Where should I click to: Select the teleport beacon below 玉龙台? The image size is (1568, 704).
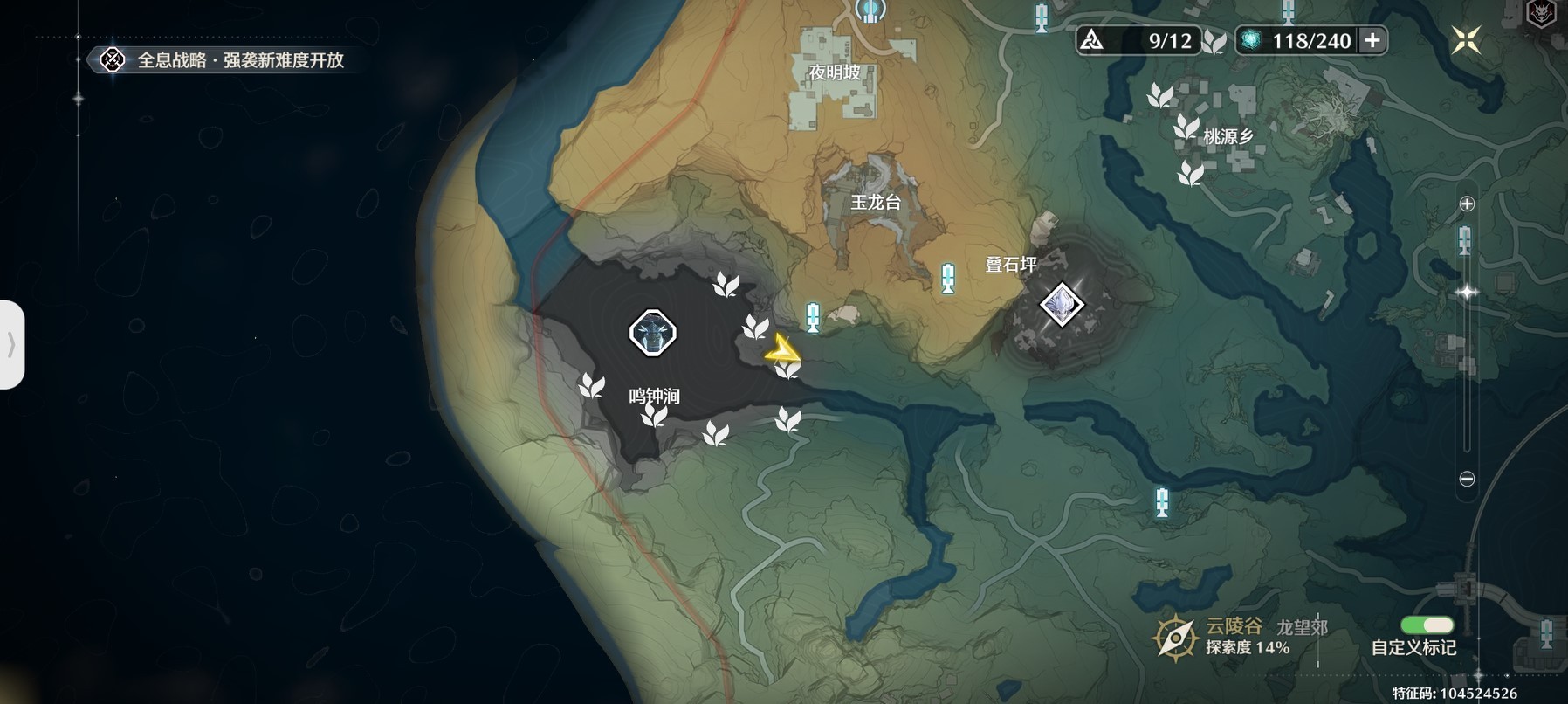pyautogui.click(x=948, y=278)
